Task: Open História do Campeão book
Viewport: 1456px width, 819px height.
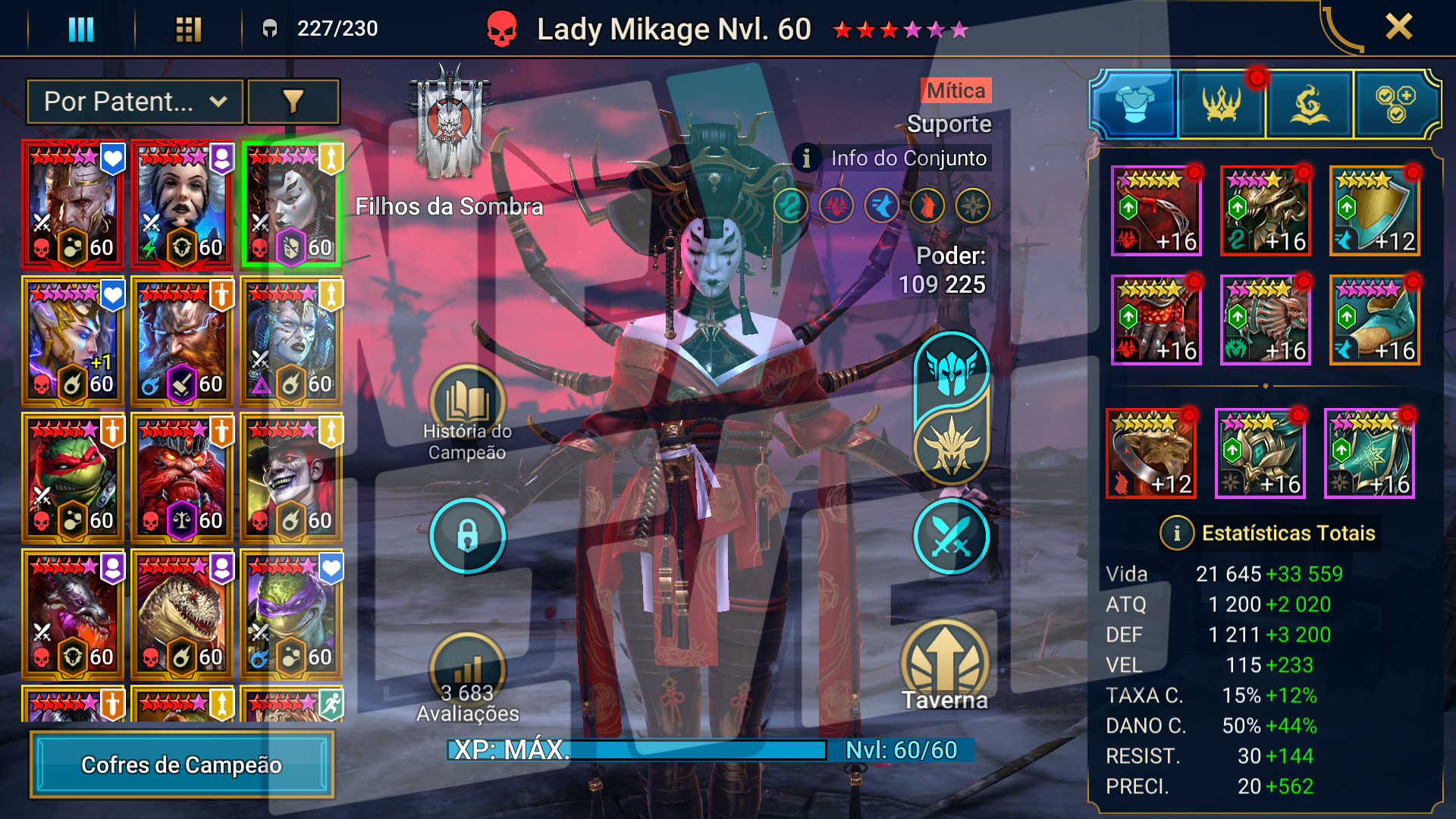Action: coord(467,403)
